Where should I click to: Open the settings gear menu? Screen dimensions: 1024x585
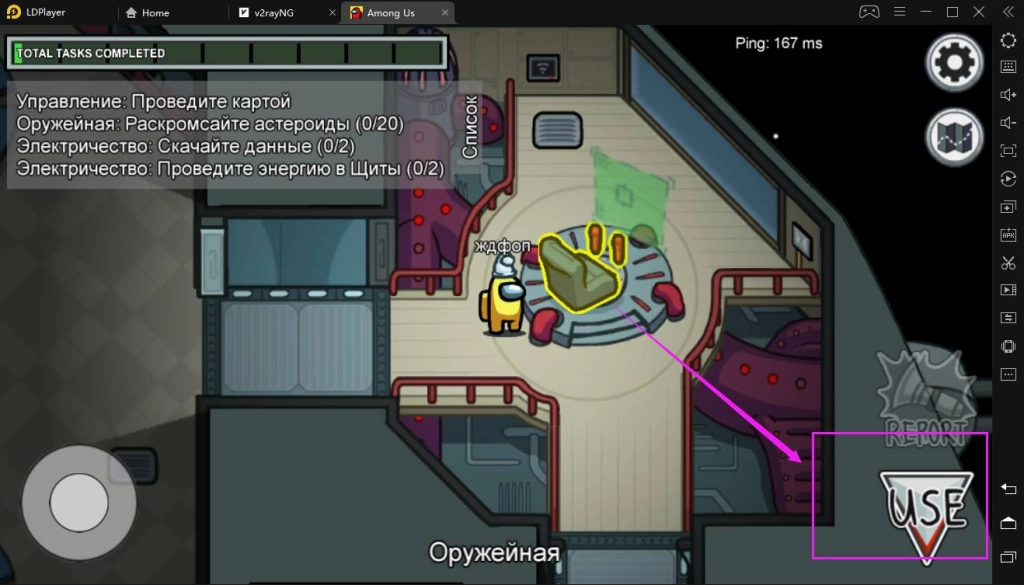[954, 63]
